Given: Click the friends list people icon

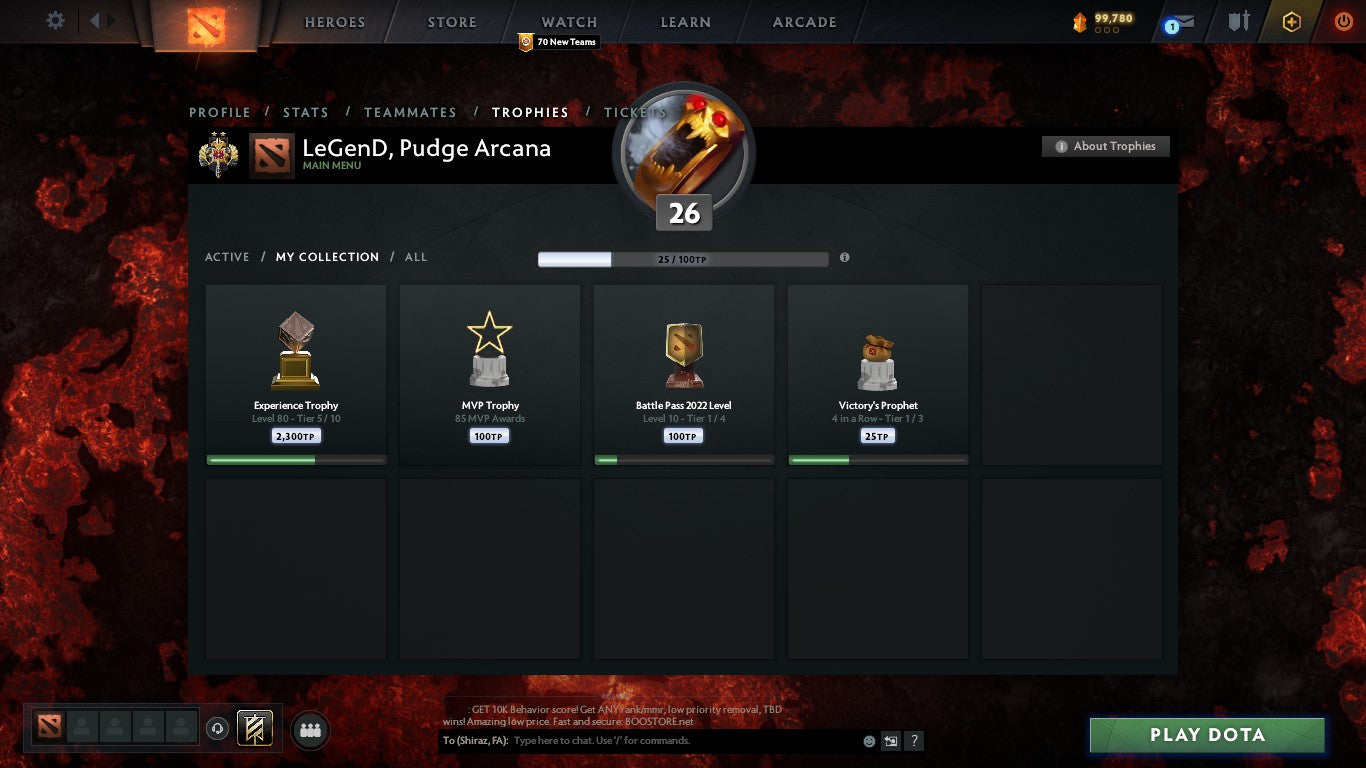Looking at the screenshot, I should [310, 730].
